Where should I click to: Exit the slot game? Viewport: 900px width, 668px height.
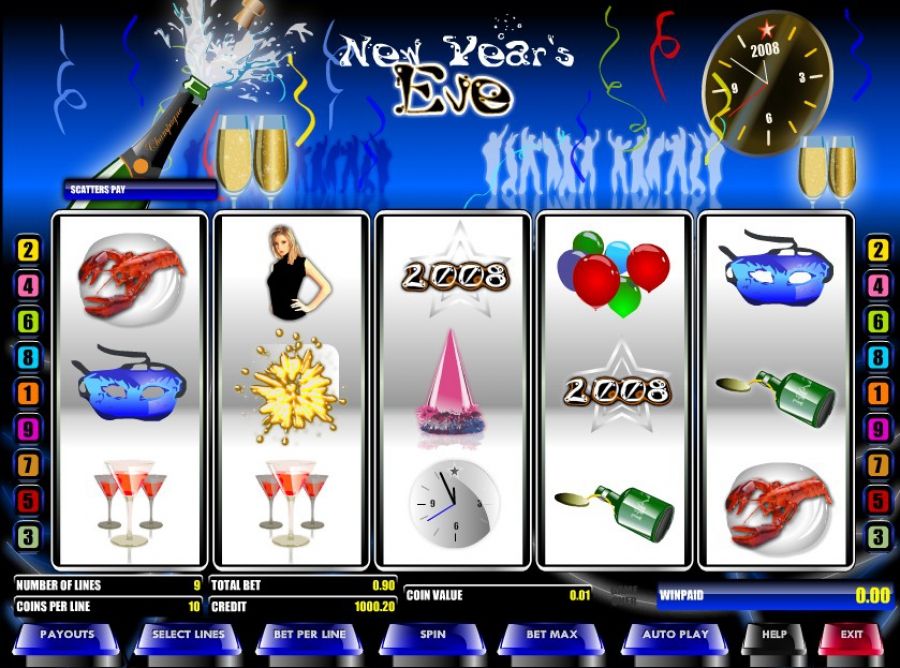851,635
